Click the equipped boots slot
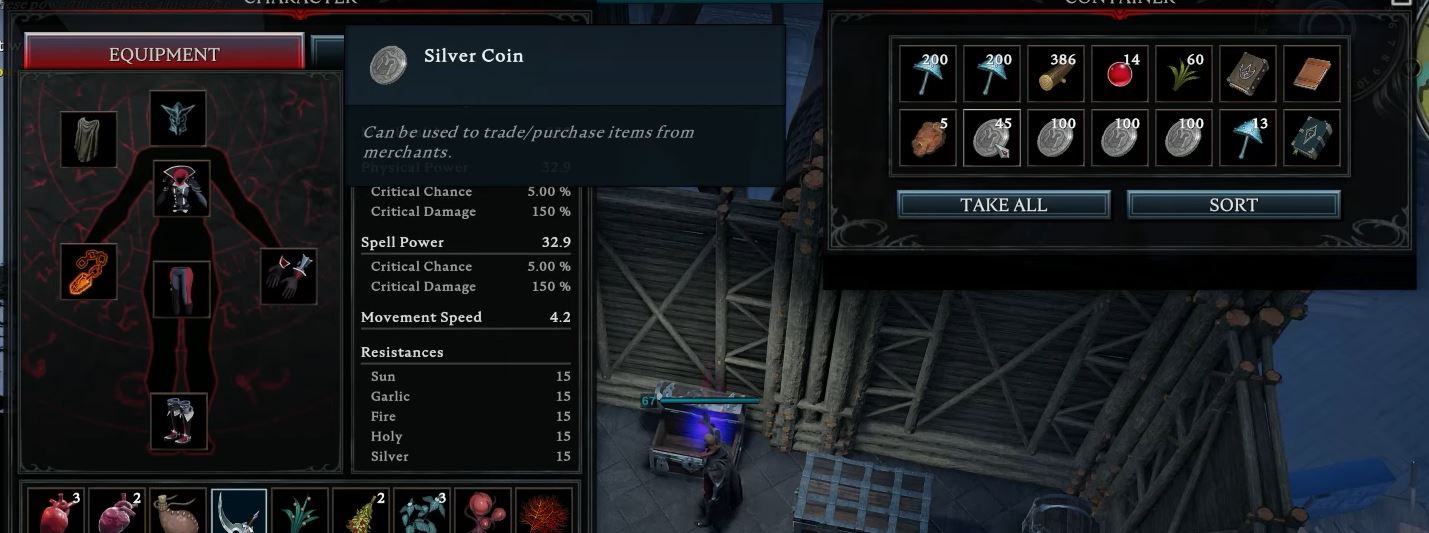This screenshot has height=533, width=1429. tap(179, 421)
